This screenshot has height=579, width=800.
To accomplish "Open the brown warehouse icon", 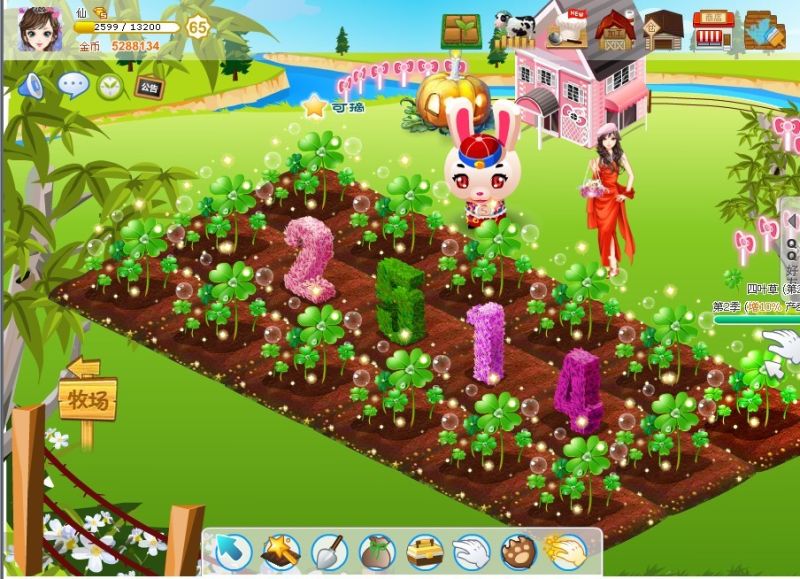I will (662, 30).
